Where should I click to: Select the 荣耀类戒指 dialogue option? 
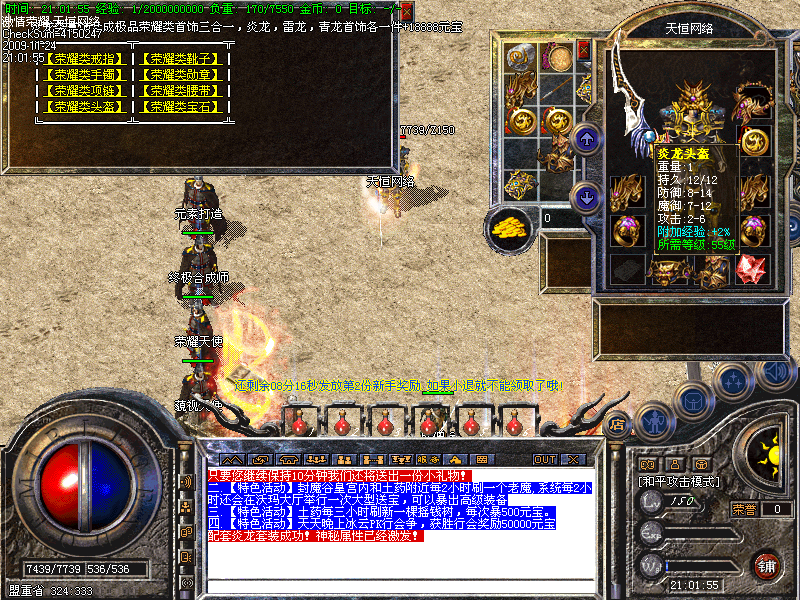[82, 59]
